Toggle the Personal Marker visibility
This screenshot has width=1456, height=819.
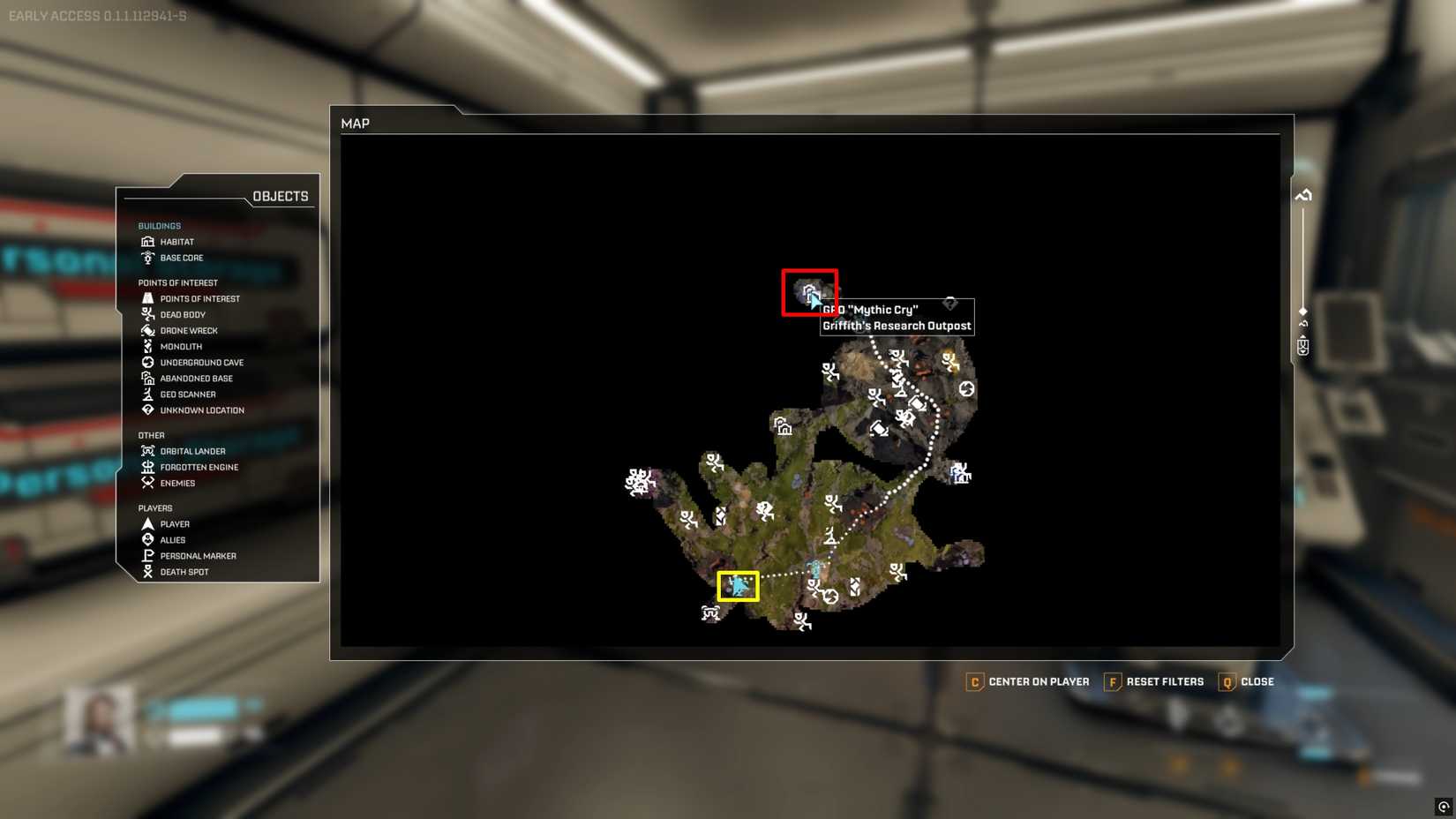(147, 555)
